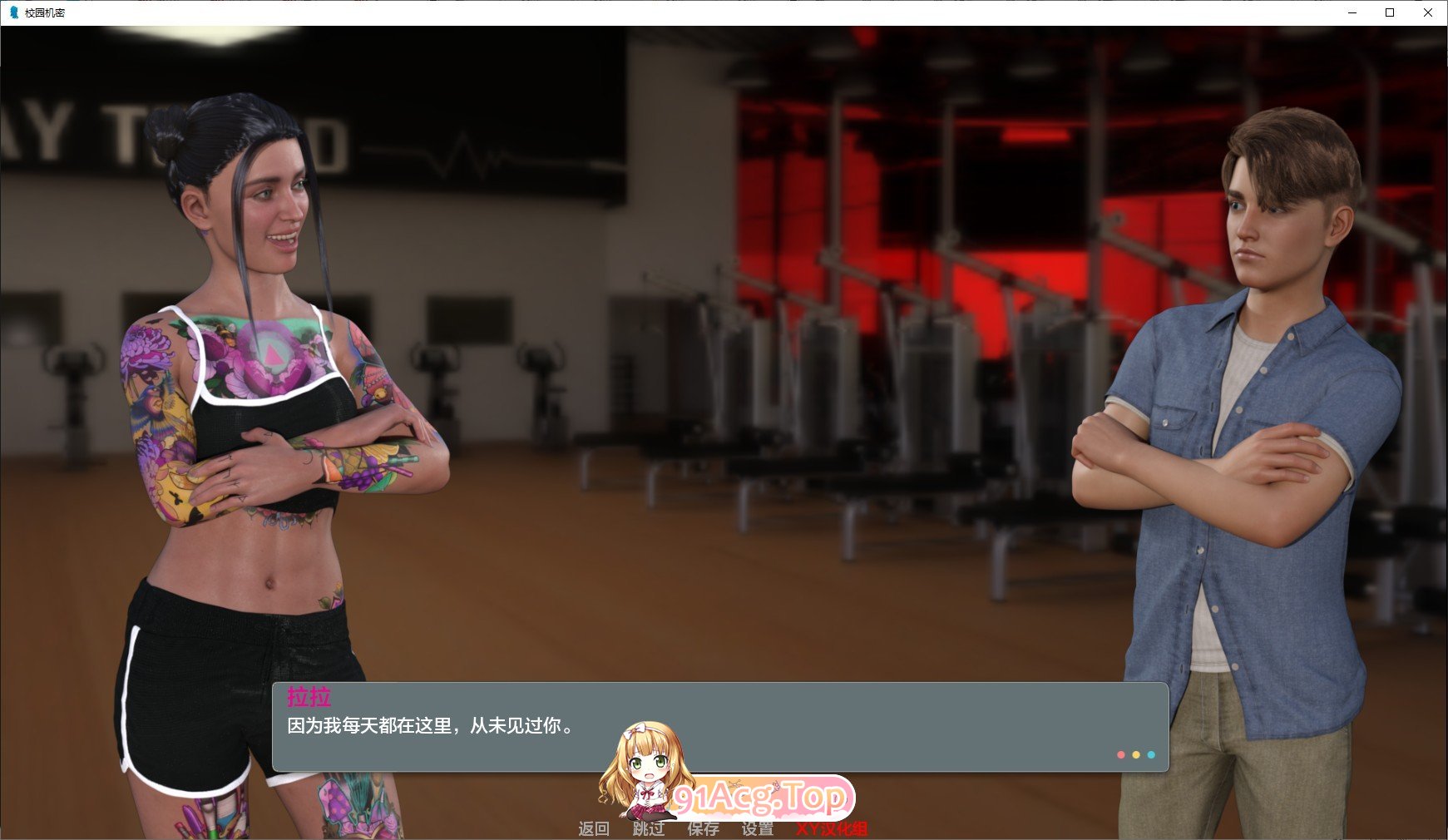Enable skip mode via 跳过

647,829
